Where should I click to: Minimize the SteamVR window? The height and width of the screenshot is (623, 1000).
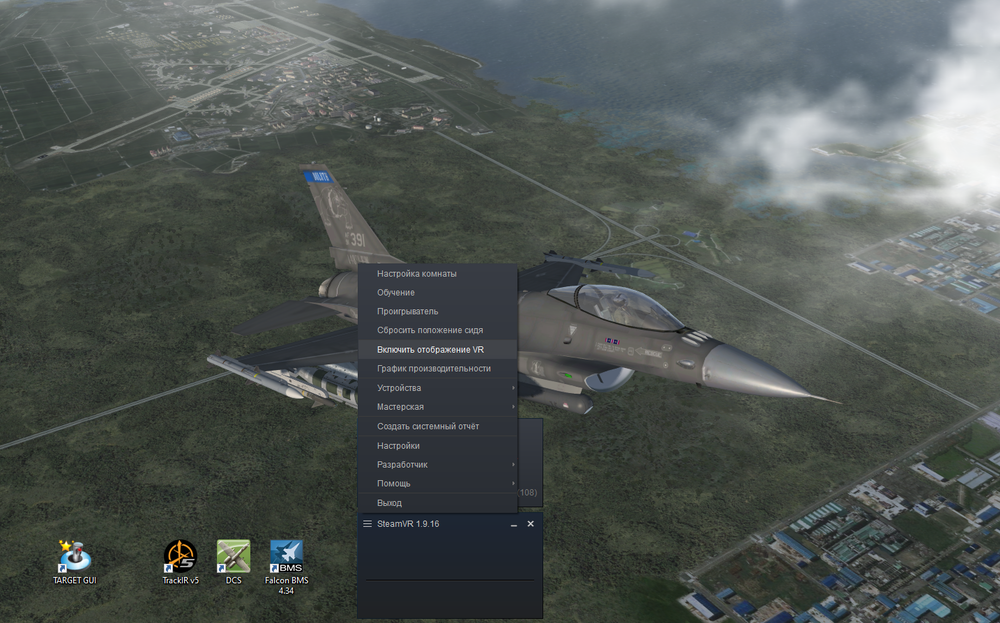pyautogui.click(x=514, y=524)
